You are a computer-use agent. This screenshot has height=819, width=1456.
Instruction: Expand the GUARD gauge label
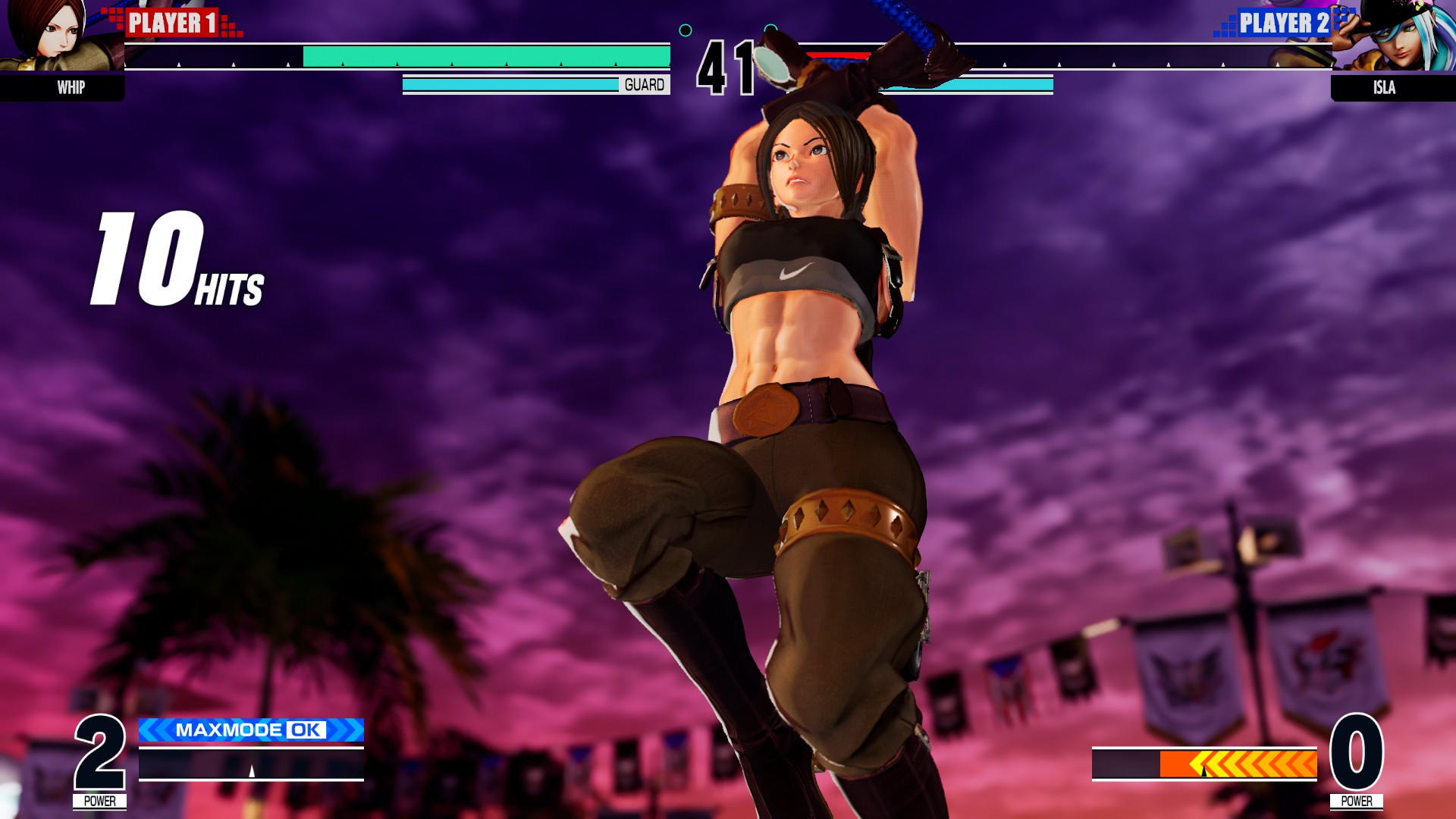coord(643,85)
